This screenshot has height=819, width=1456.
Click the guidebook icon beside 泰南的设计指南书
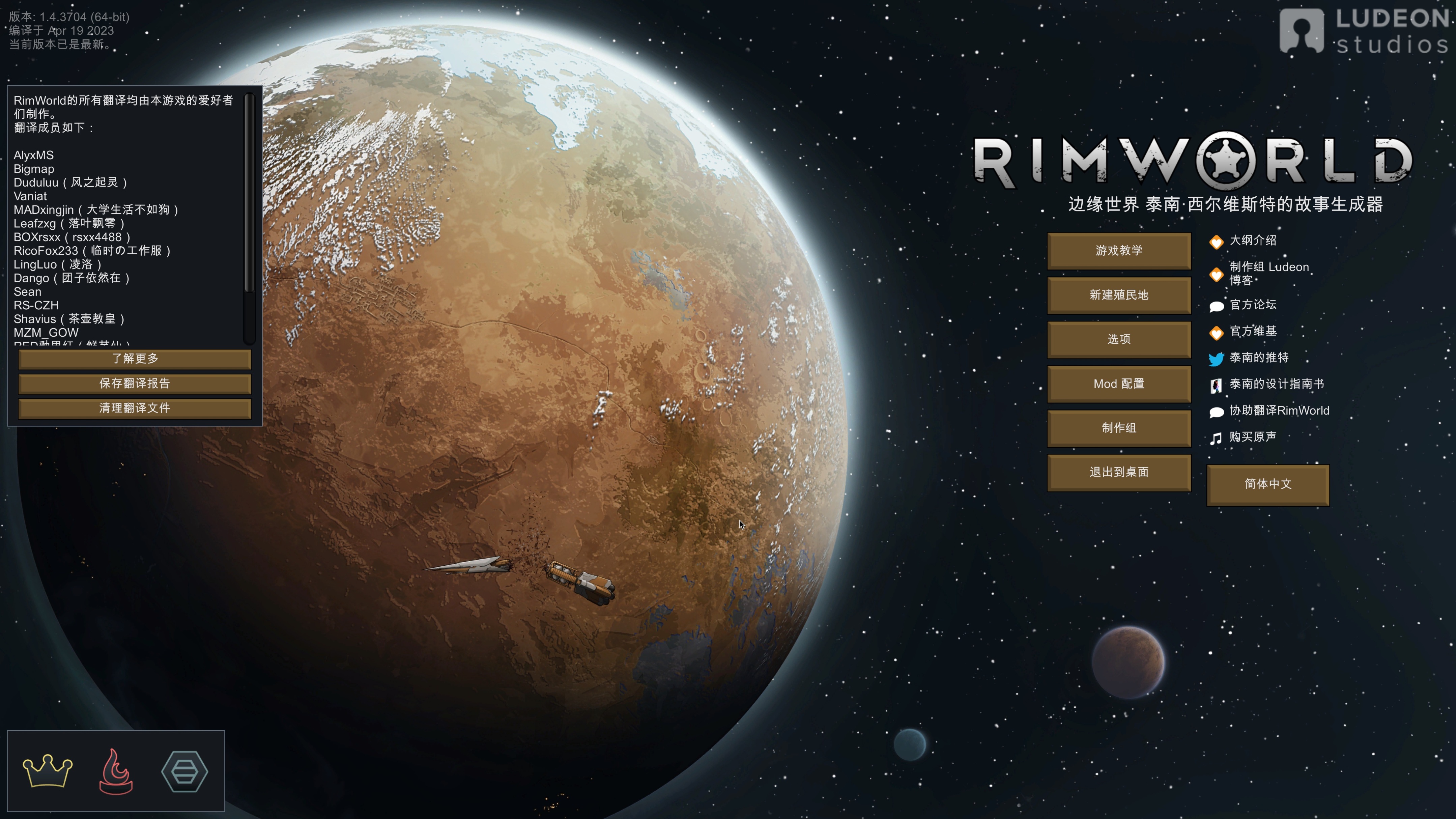tap(1216, 384)
